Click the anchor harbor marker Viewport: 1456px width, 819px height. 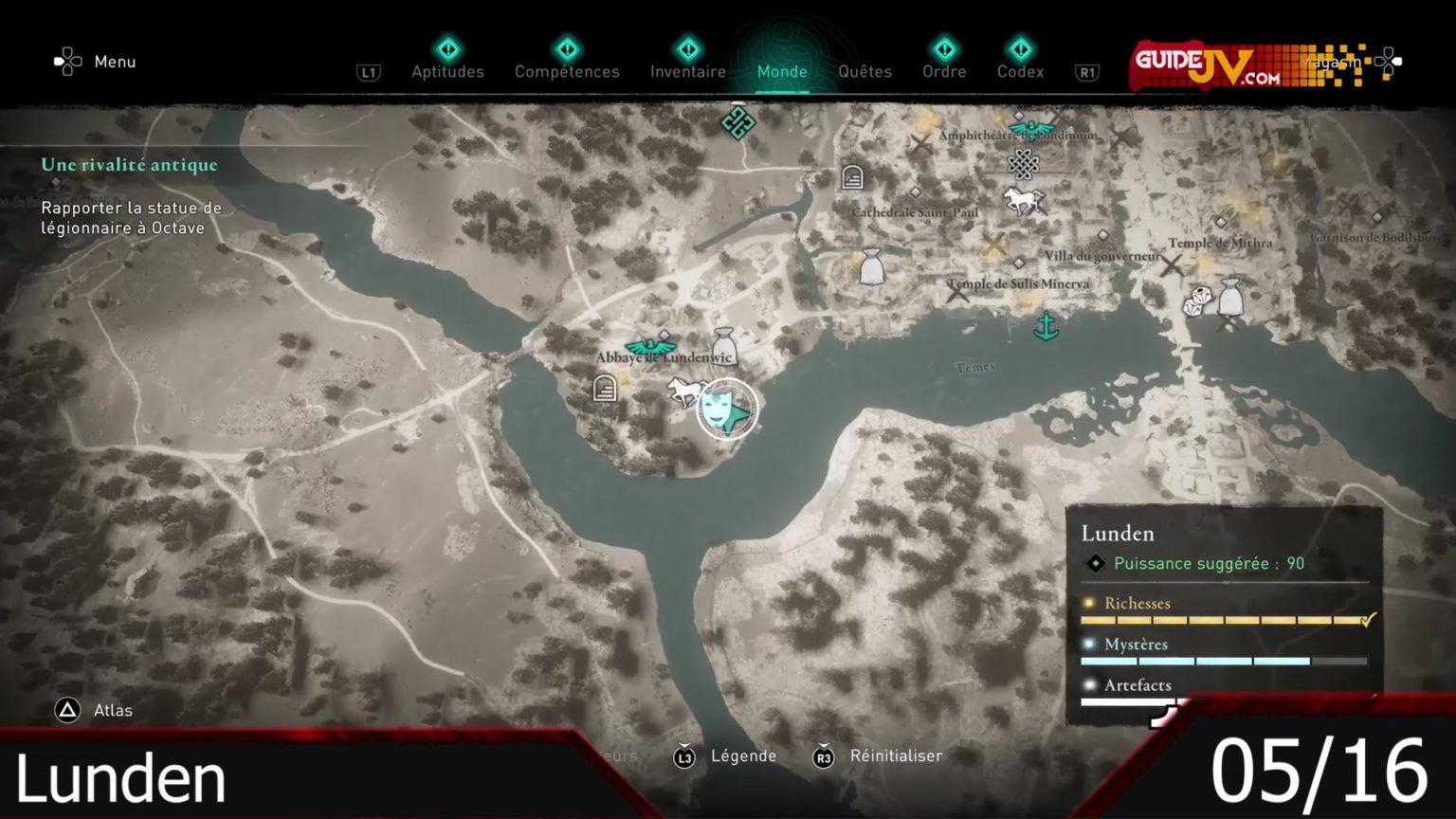coord(1046,326)
